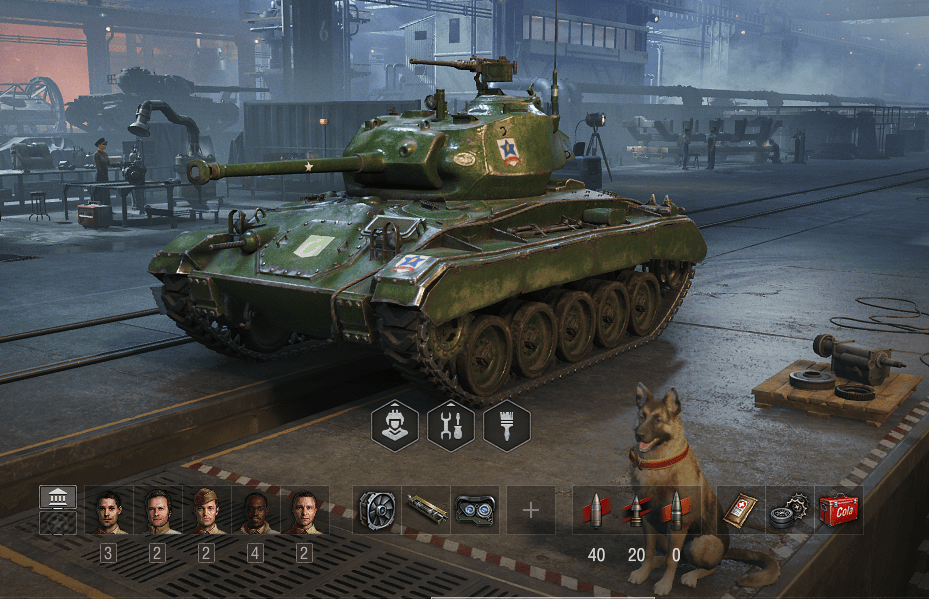Select the shell slot showing 20 rounds

(634, 510)
